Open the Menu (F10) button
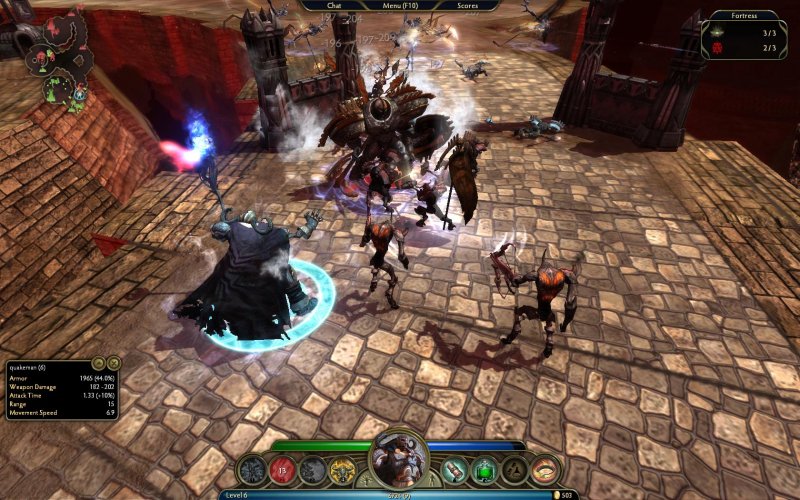This screenshot has width=800, height=500. [400, 5]
